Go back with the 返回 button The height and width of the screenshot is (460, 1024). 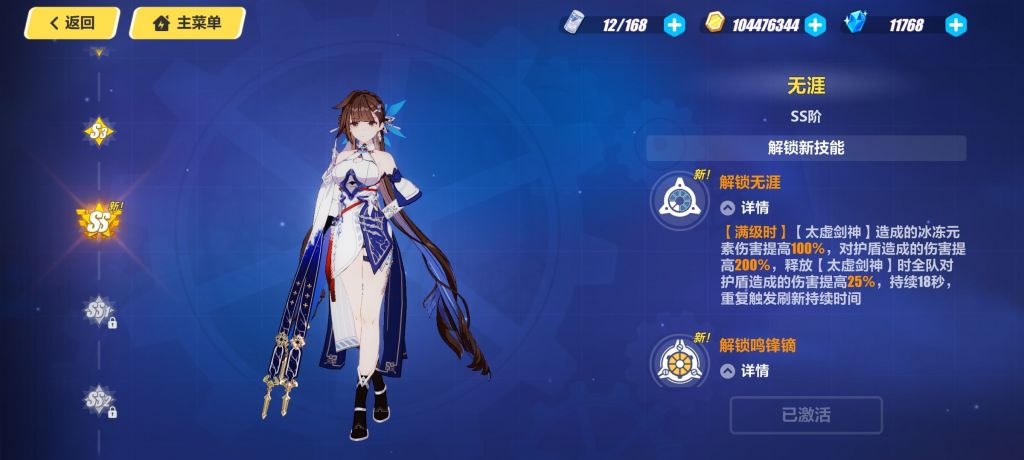[72, 23]
